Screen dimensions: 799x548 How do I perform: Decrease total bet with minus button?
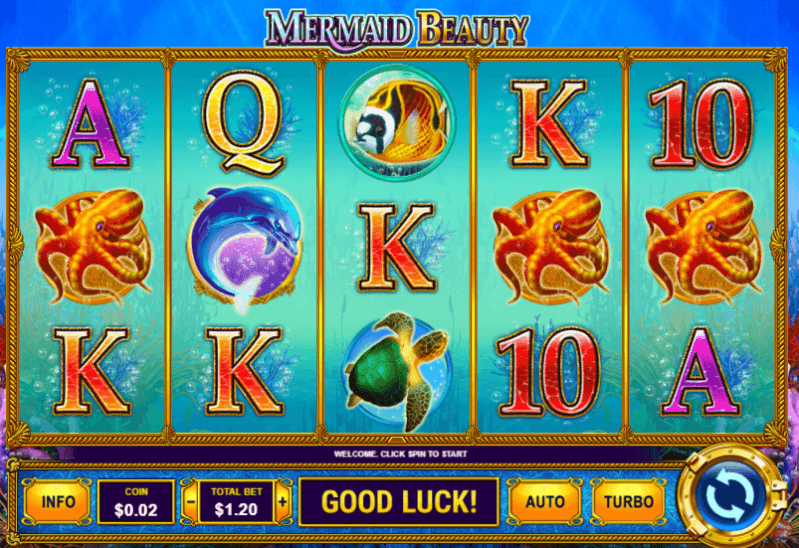click(x=191, y=501)
